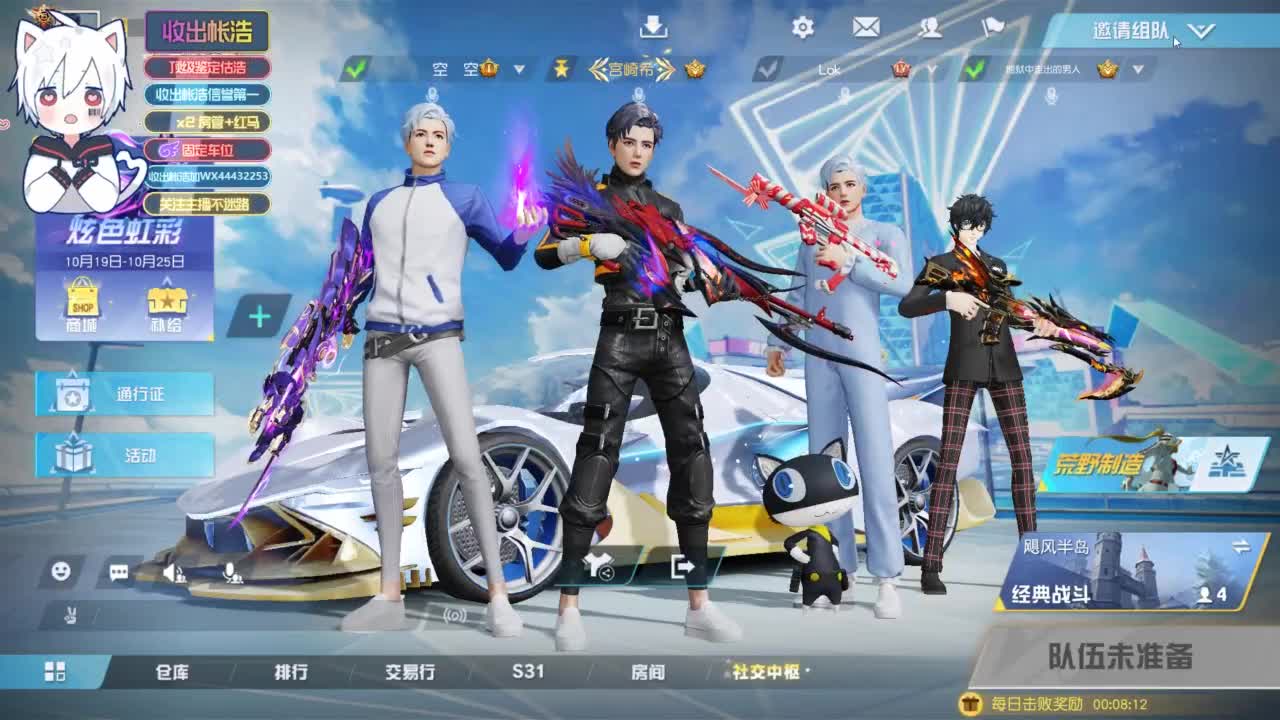The width and height of the screenshot is (1280, 720).
Task: Open the rank badge dropdown next to Lok
Action: [933, 68]
